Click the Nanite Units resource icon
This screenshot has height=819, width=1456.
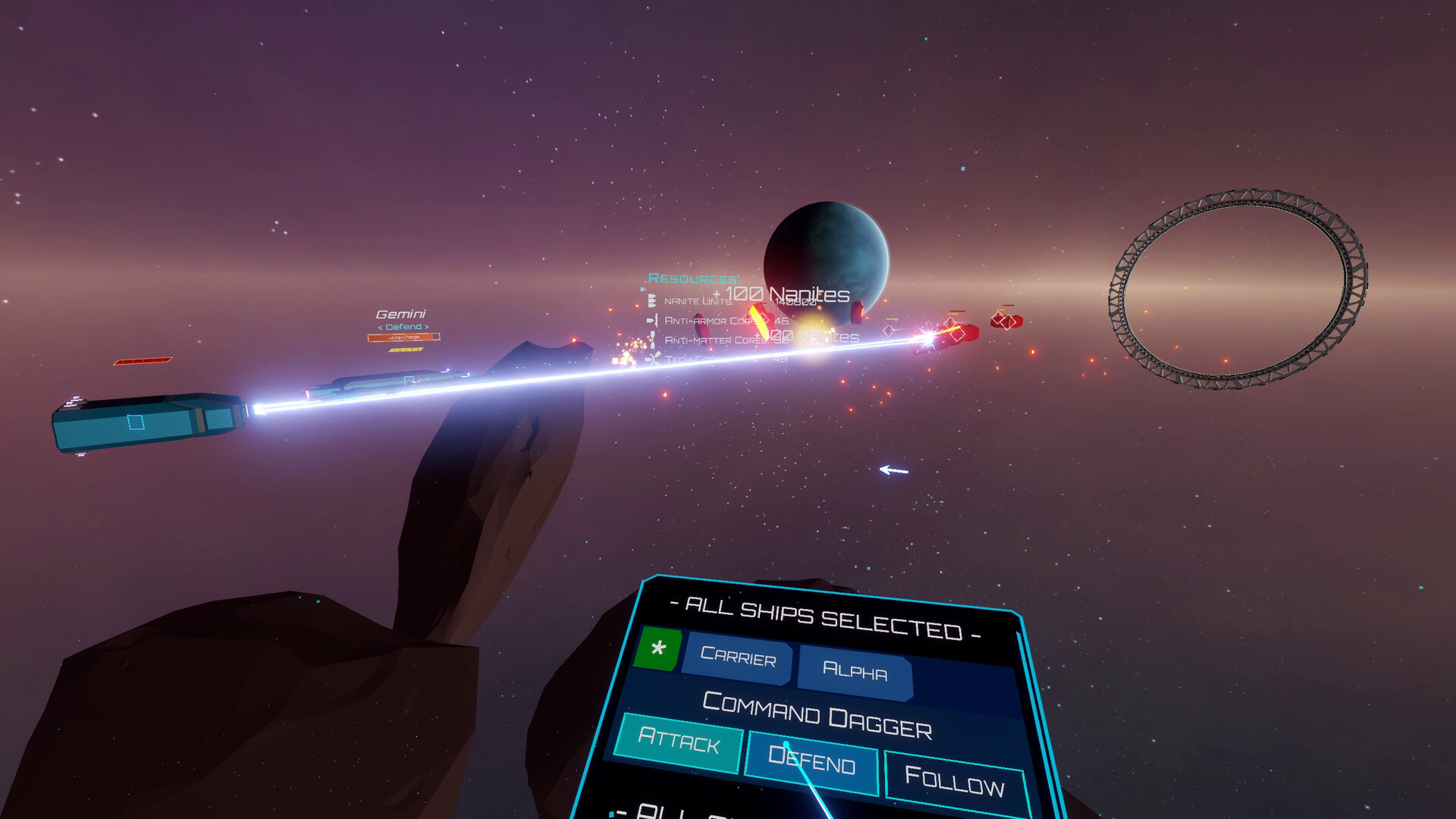click(x=651, y=300)
